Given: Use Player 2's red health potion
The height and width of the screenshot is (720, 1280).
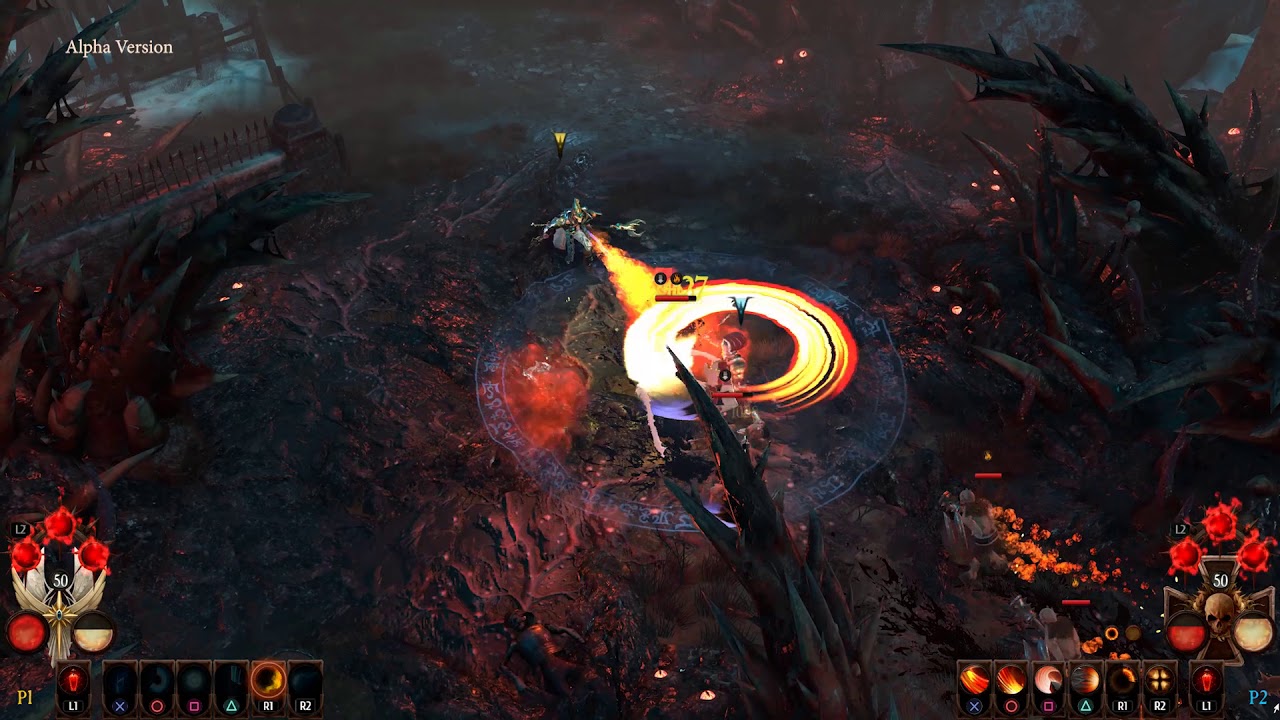Looking at the screenshot, I should (1206, 681).
